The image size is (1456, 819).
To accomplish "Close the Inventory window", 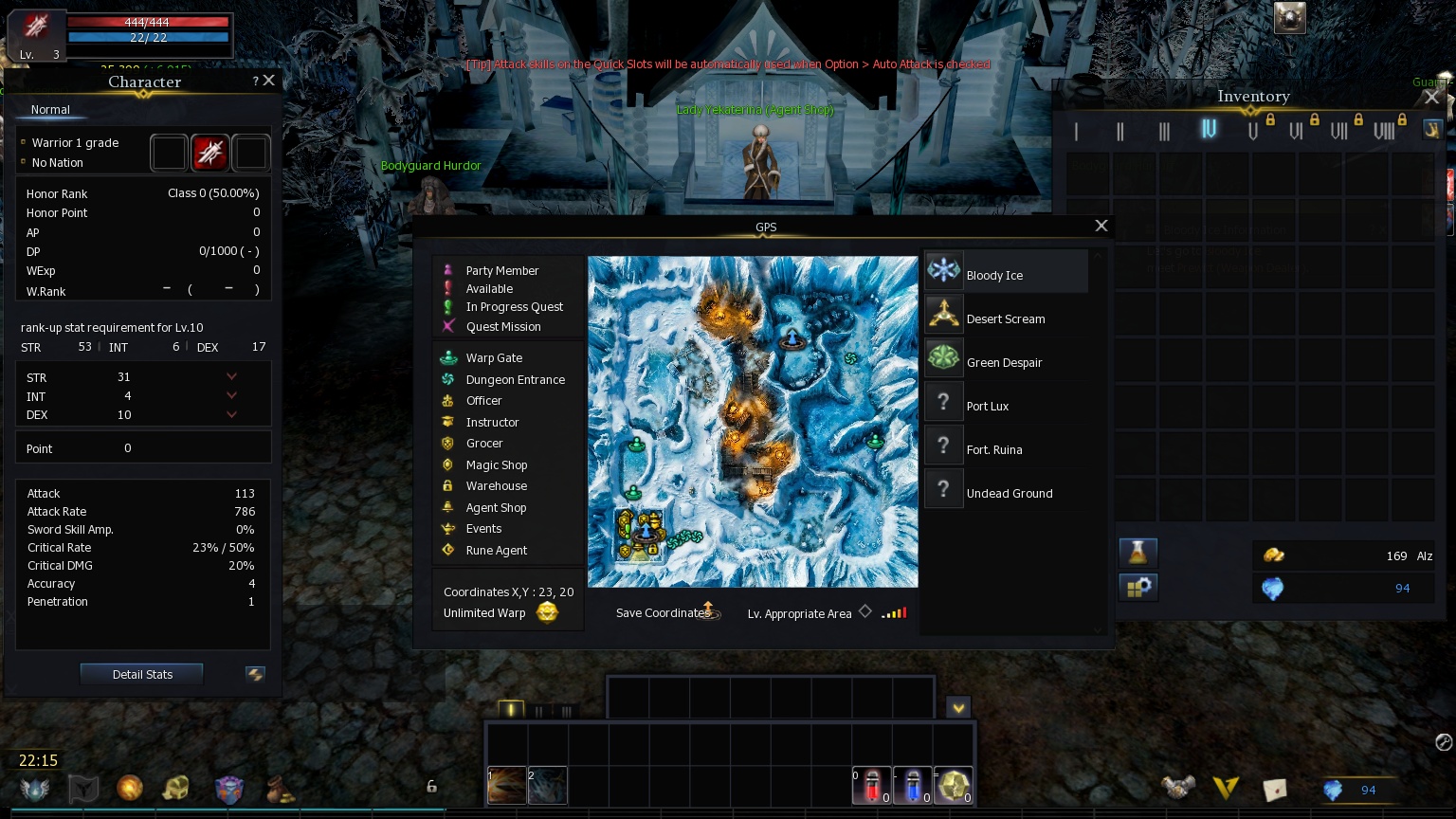I will 1431,97.
